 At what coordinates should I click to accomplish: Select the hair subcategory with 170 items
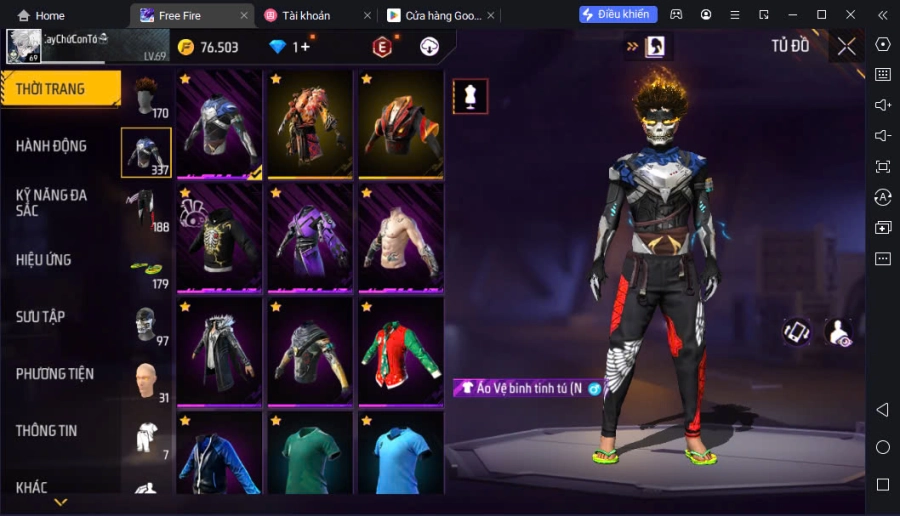coord(148,96)
